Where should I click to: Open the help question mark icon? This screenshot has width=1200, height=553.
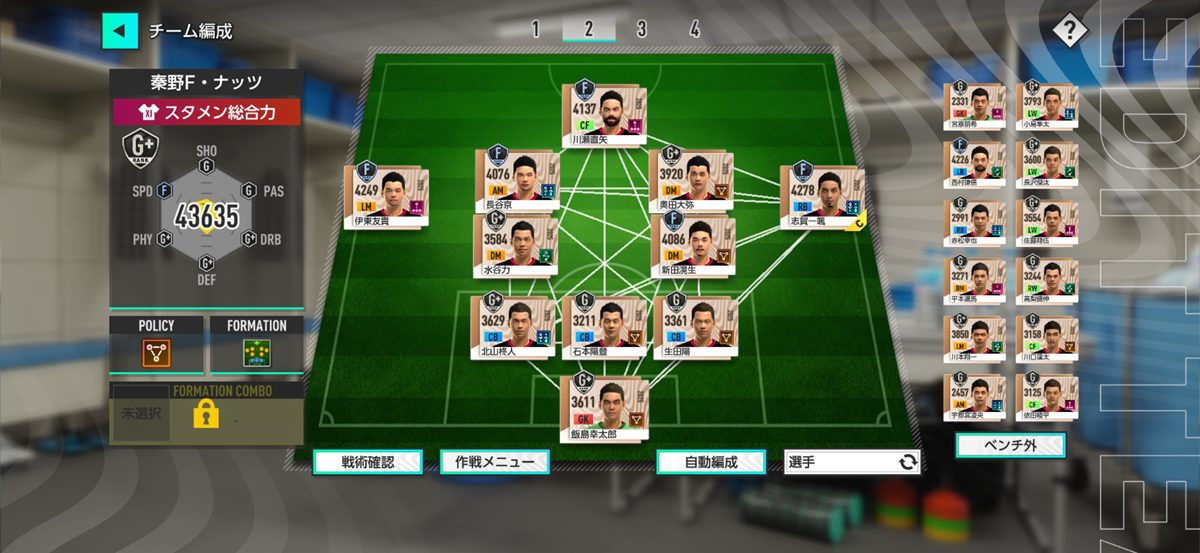point(1069,30)
